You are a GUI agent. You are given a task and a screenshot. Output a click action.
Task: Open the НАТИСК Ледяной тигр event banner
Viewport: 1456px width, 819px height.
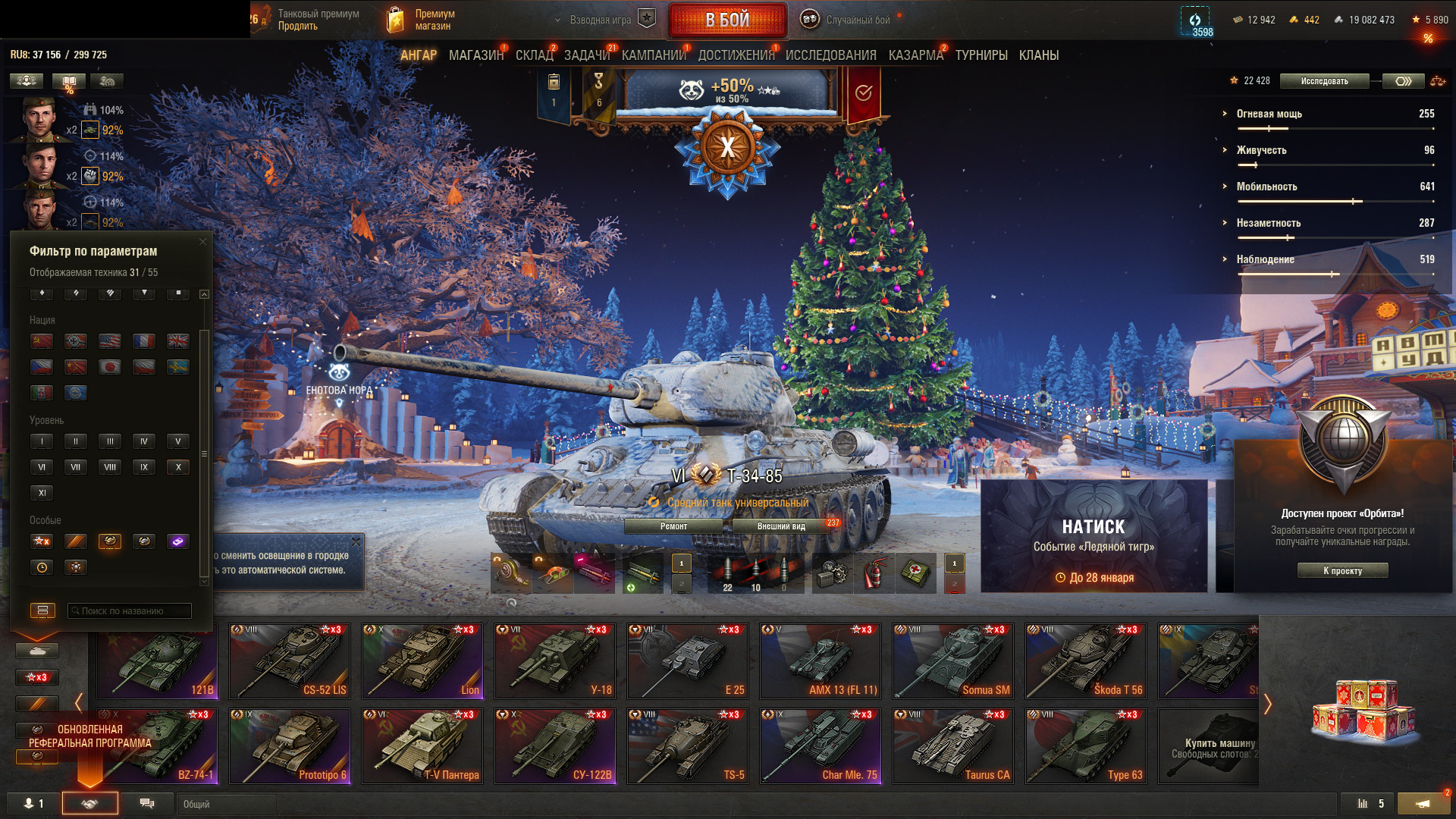1094,535
